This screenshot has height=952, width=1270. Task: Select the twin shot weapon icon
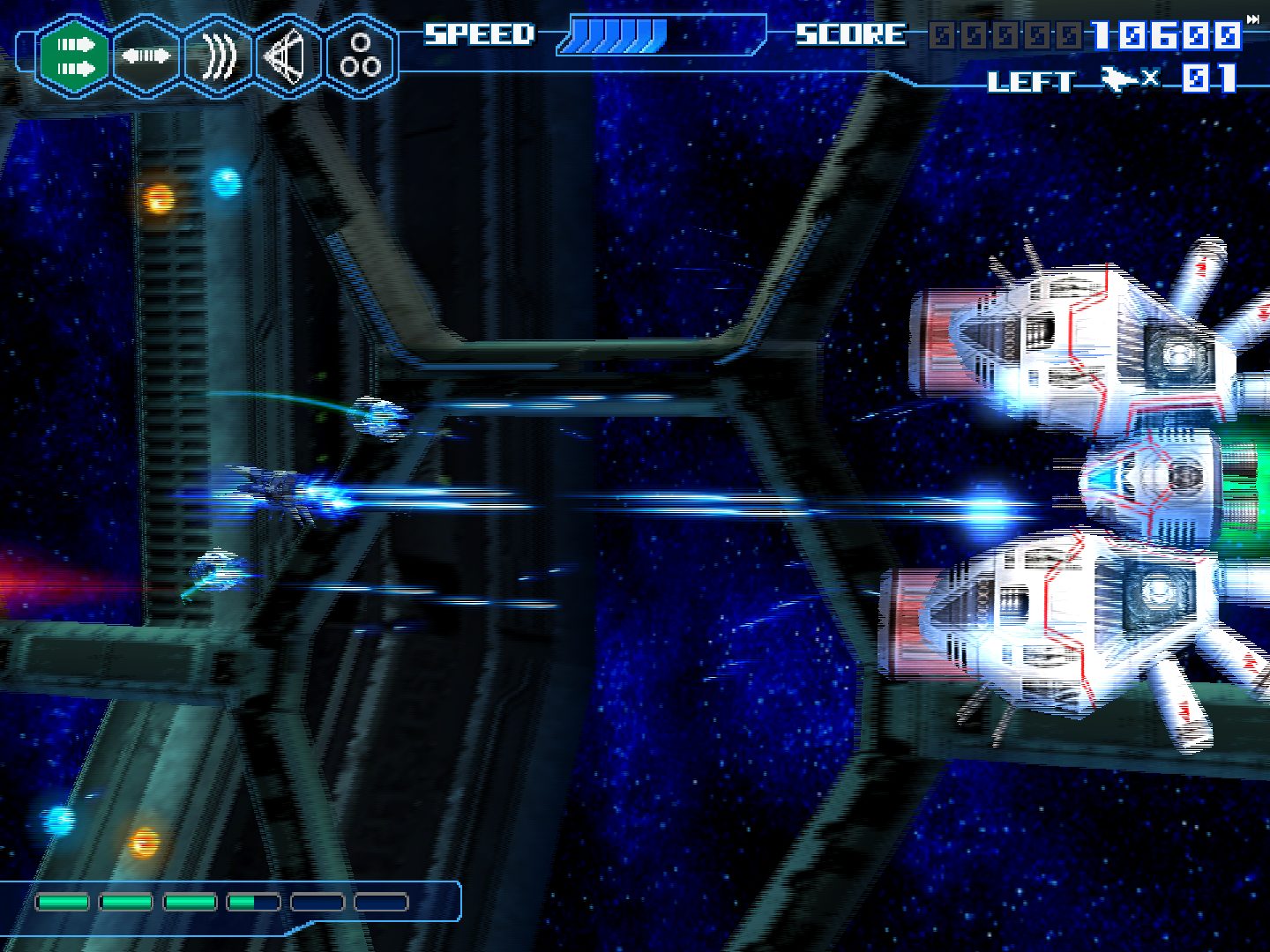74,56
